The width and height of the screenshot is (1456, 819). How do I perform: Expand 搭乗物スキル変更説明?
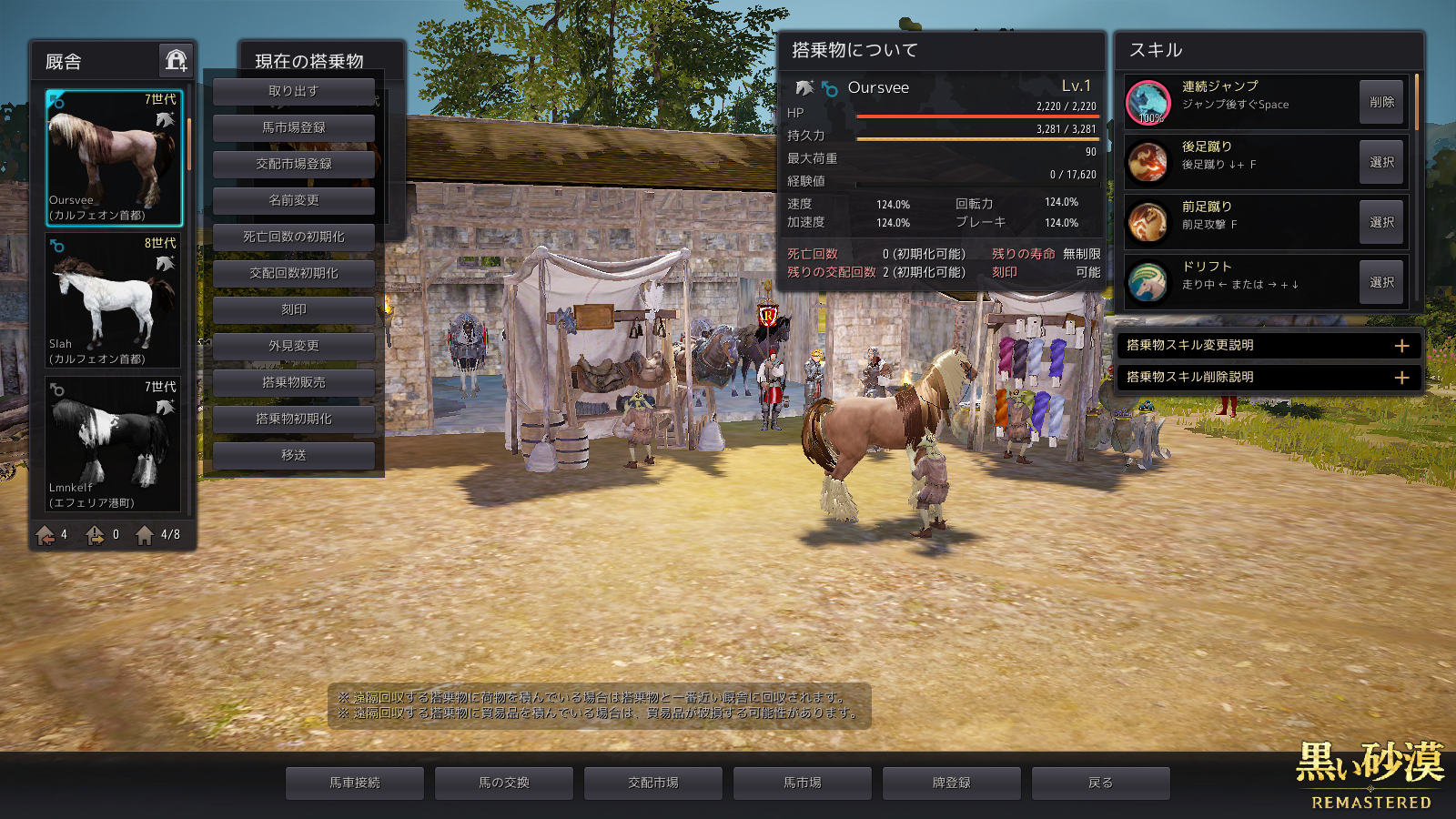pos(1269,346)
